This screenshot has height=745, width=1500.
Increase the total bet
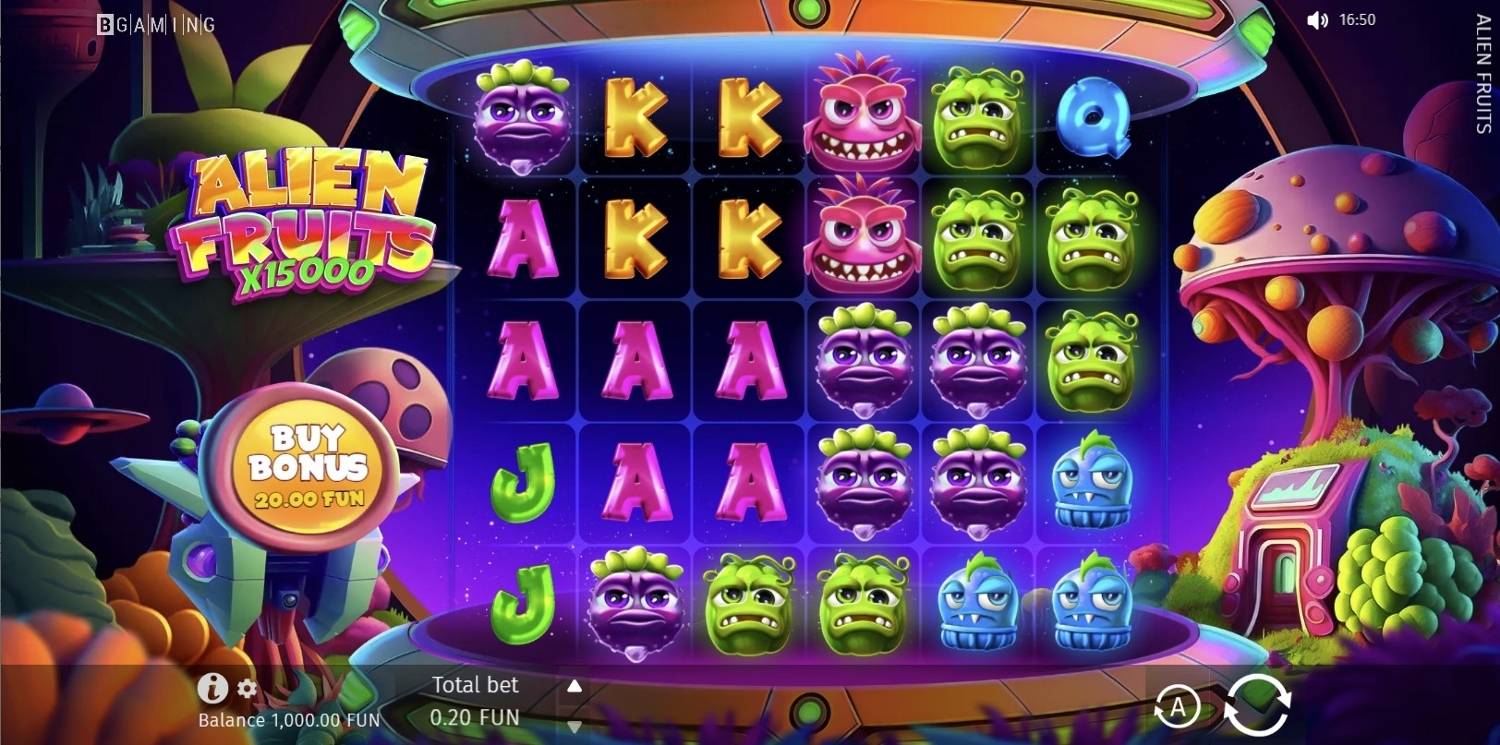574,687
